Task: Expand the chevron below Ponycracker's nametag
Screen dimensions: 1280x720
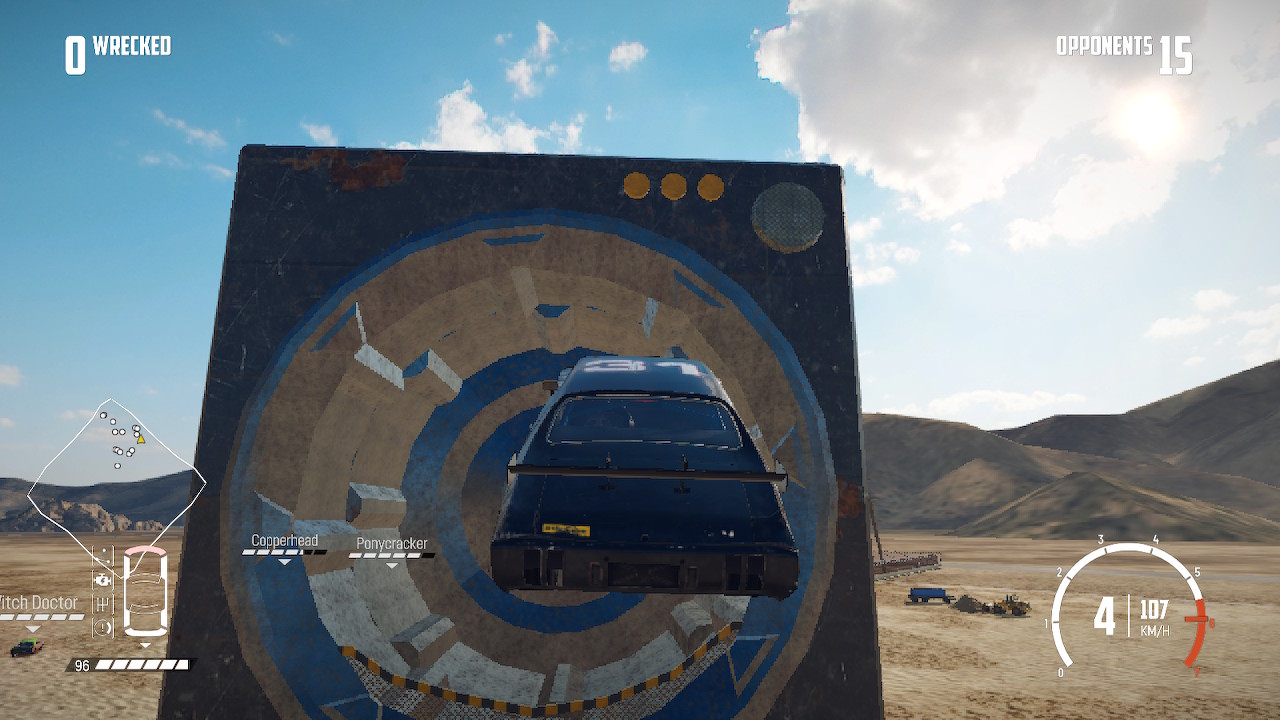Action: coord(390,563)
